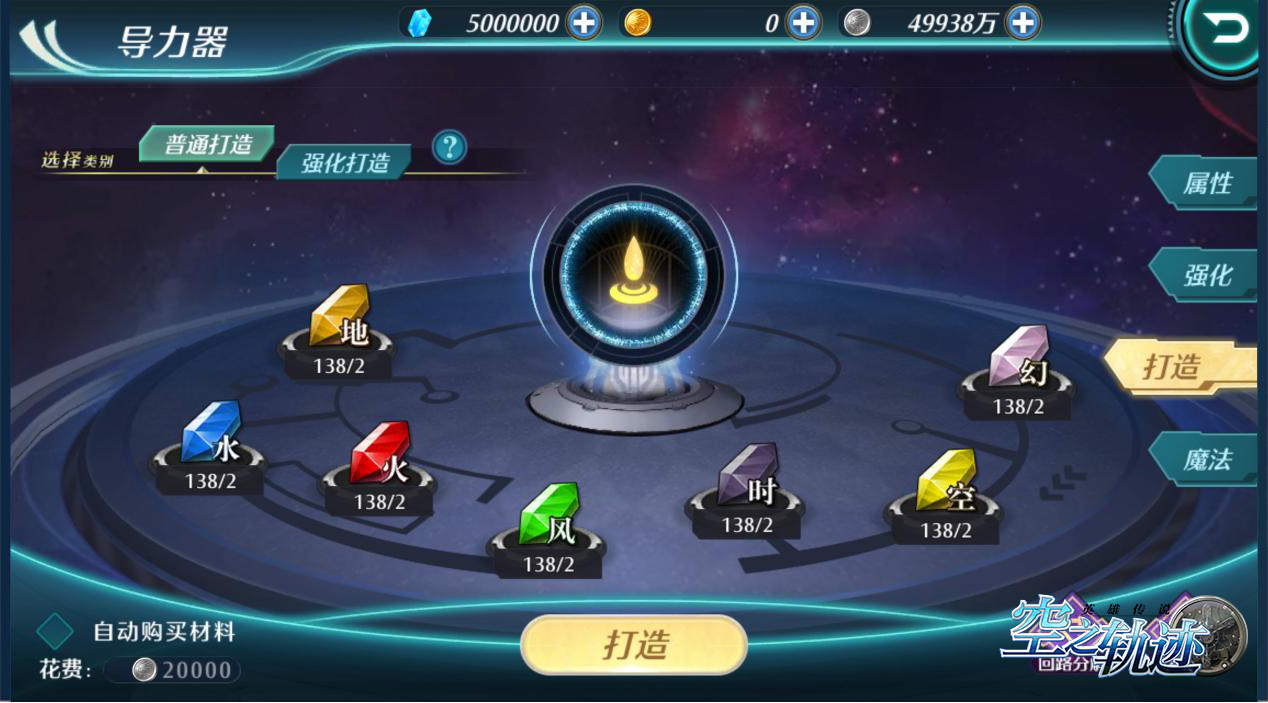Open the 强化 side tab
This screenshot has height=703, width=1268.
(1206, 275)
